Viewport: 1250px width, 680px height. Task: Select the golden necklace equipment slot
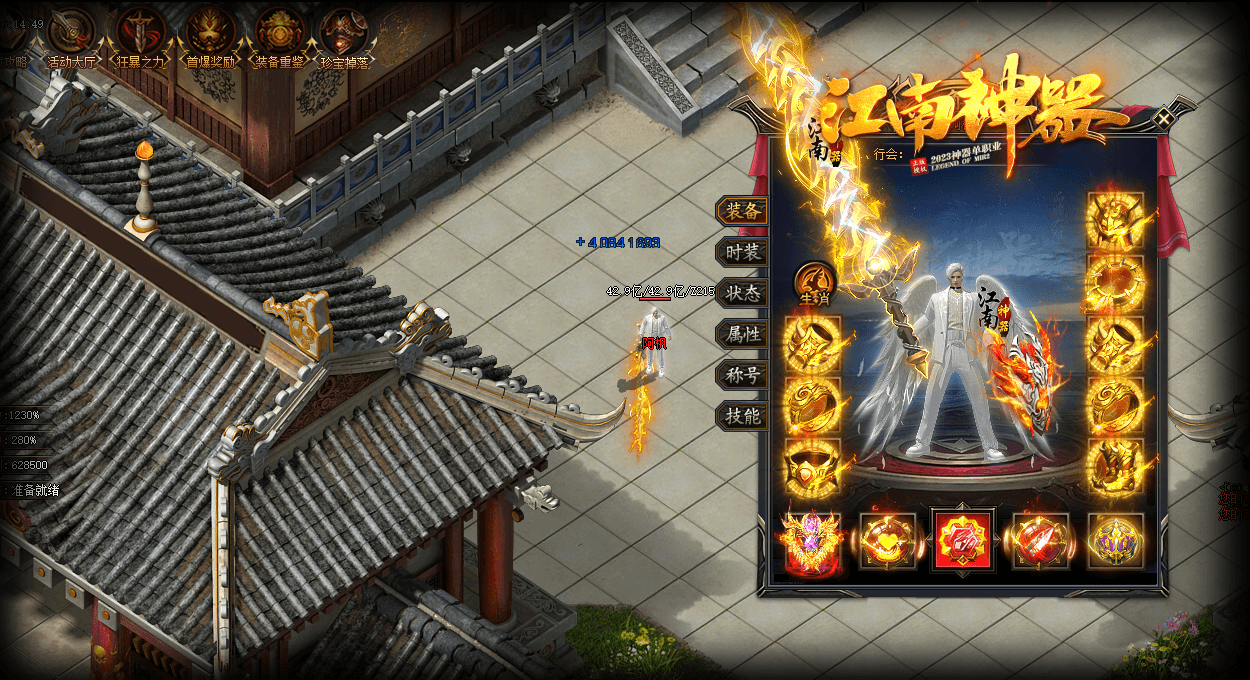[x=1114, y=283]
